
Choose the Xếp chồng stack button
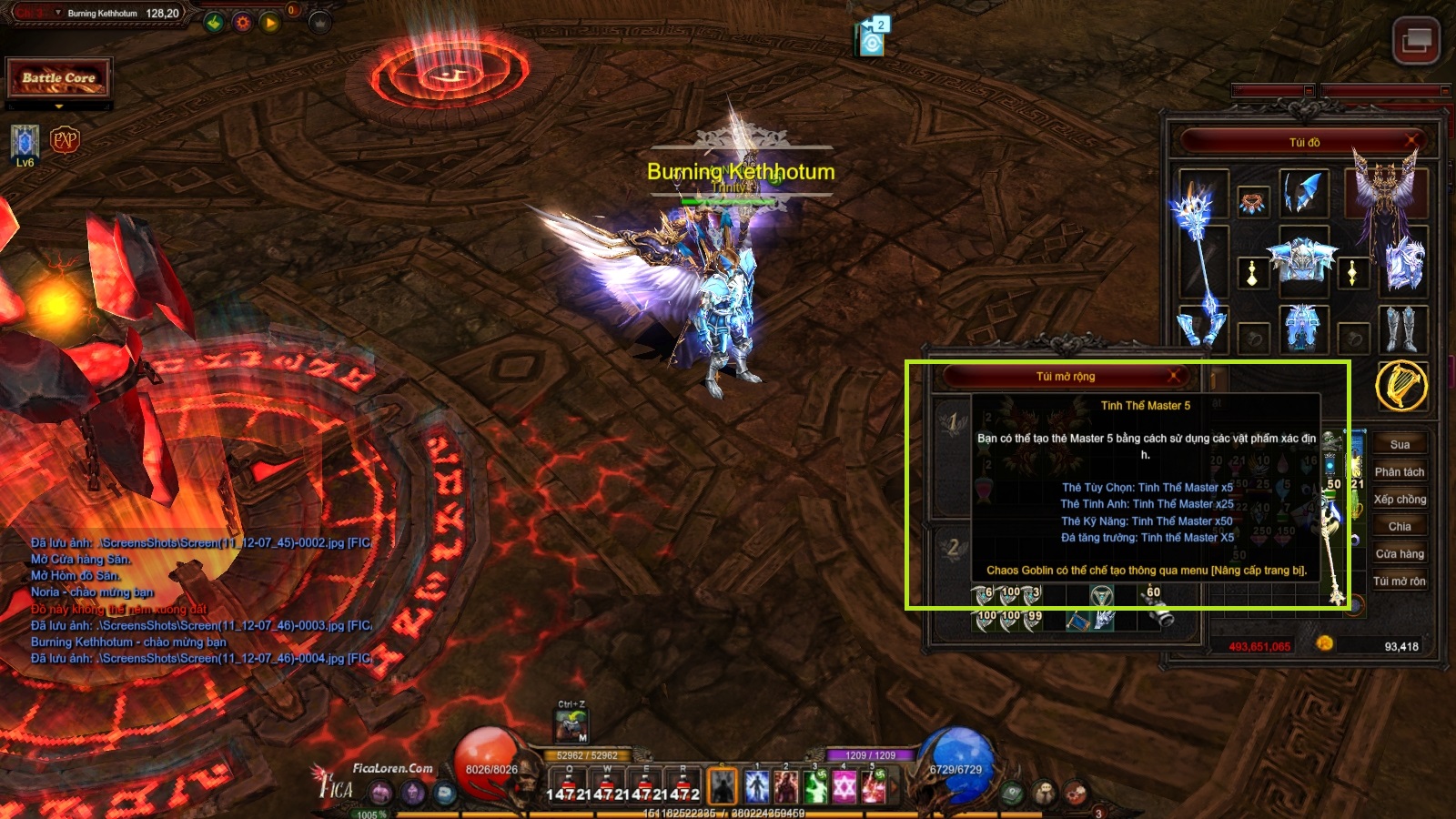pos(1400,500)
